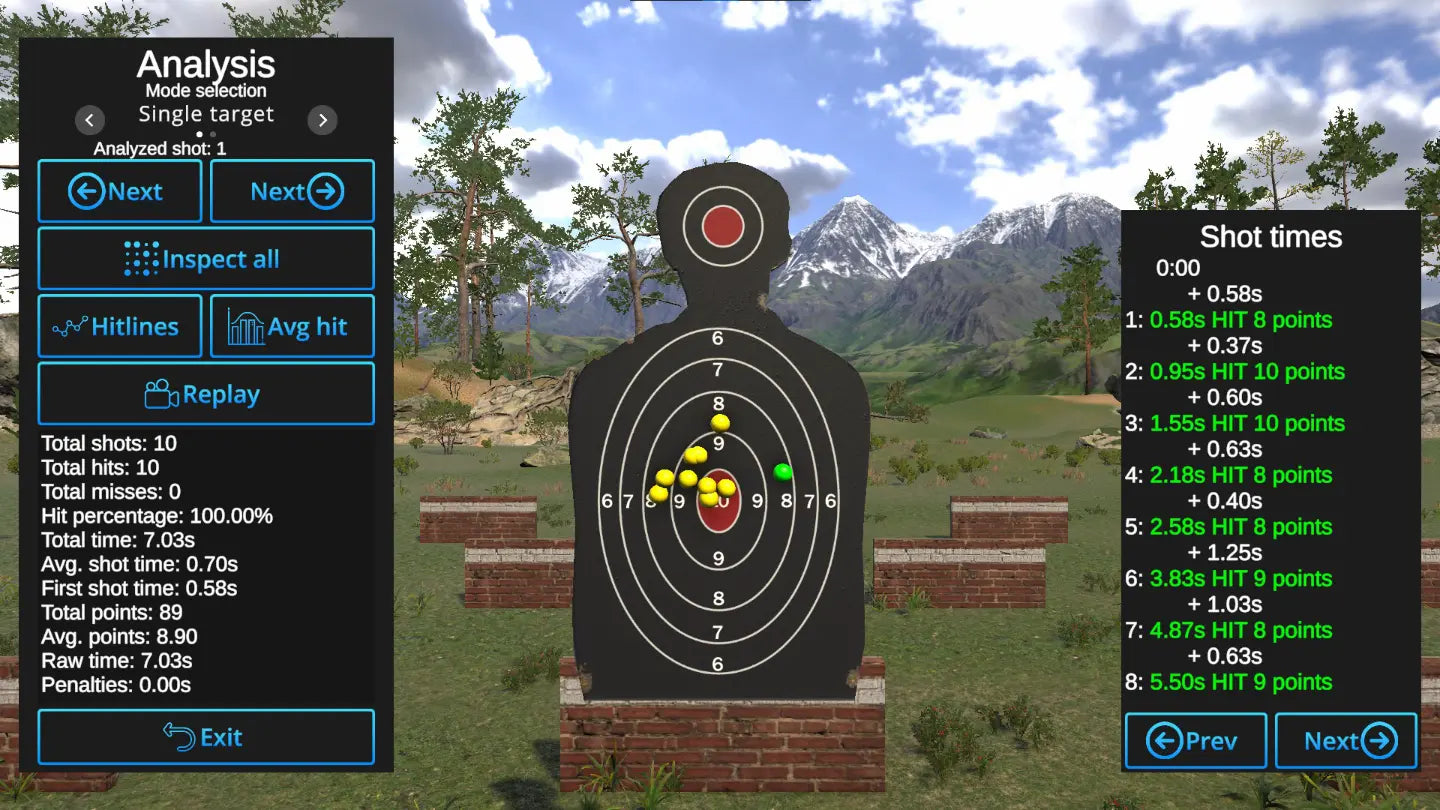This screenshot has width=1440, height=810.
Task: Show the Hitlines
Action: point(120,326)
